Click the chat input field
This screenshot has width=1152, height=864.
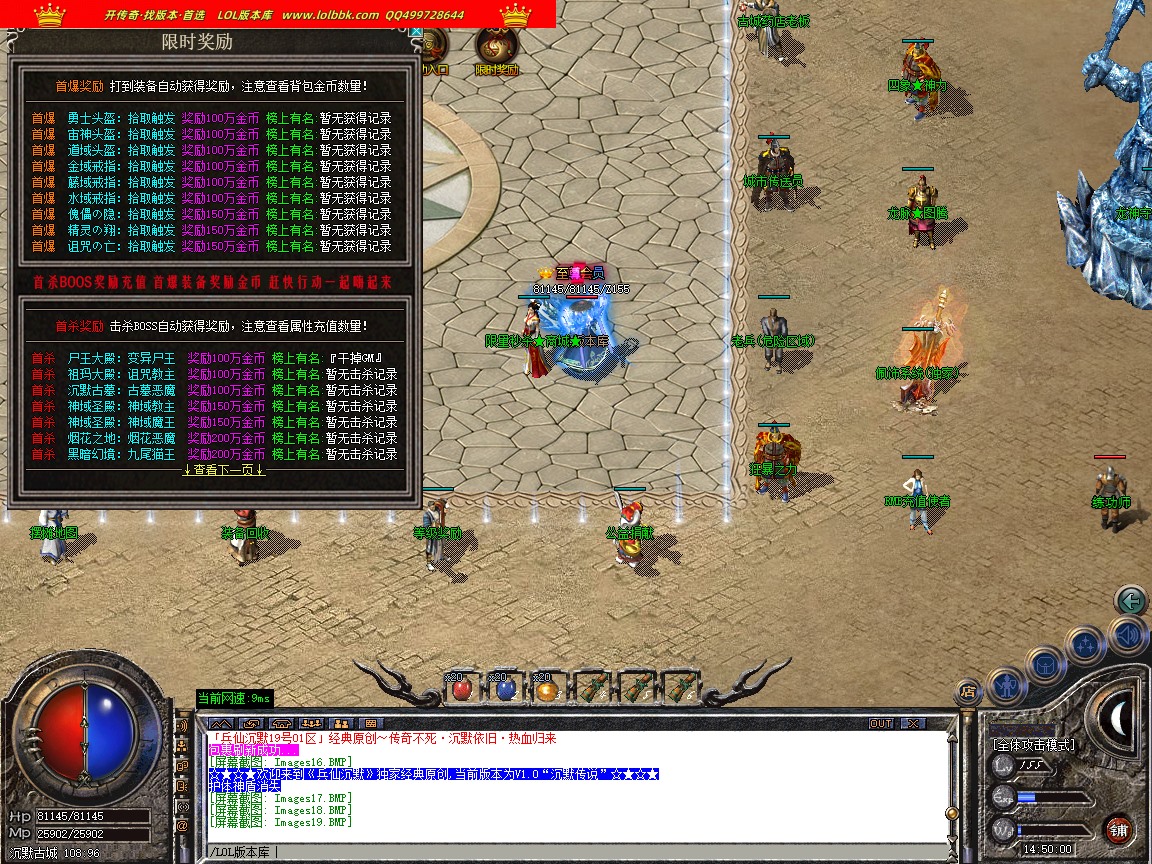point(580,852)
